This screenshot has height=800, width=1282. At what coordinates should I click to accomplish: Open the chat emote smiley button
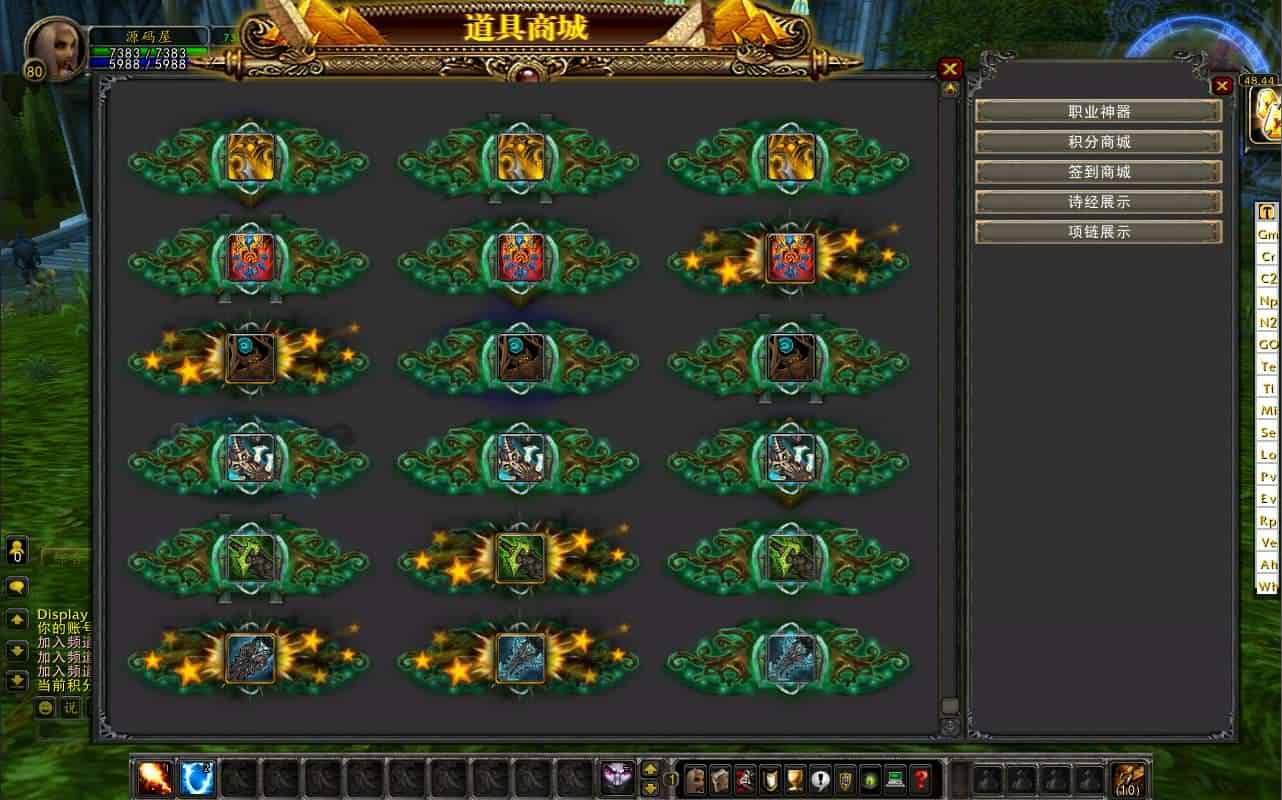(x=46, y=708)
